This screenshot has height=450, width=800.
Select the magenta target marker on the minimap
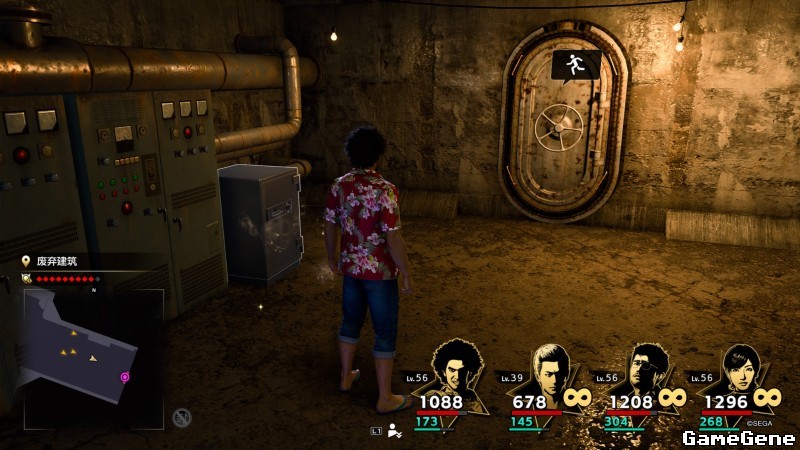[125, 377]
